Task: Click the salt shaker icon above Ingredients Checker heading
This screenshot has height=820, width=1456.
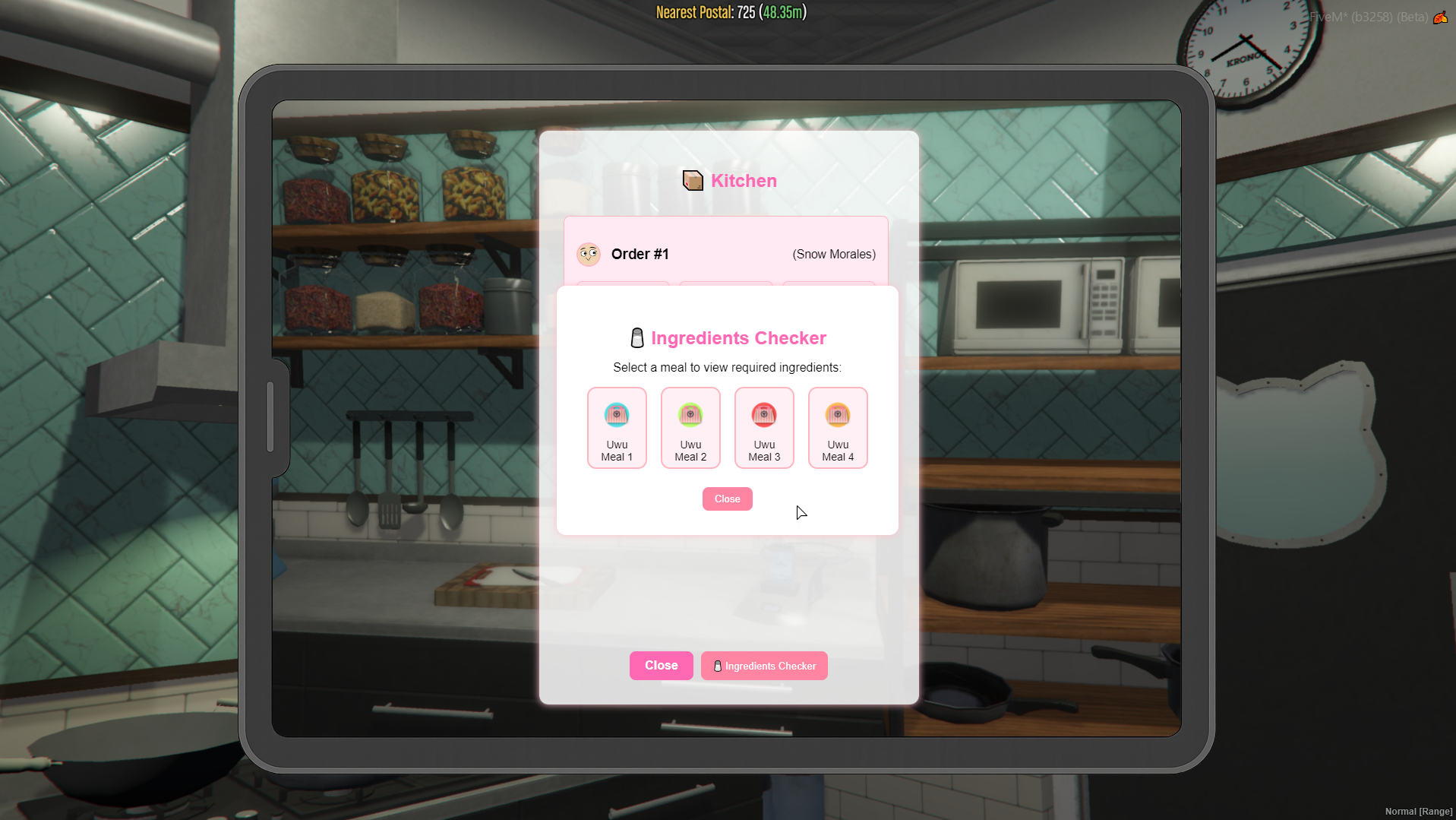Action: click(x=636, y=337)
